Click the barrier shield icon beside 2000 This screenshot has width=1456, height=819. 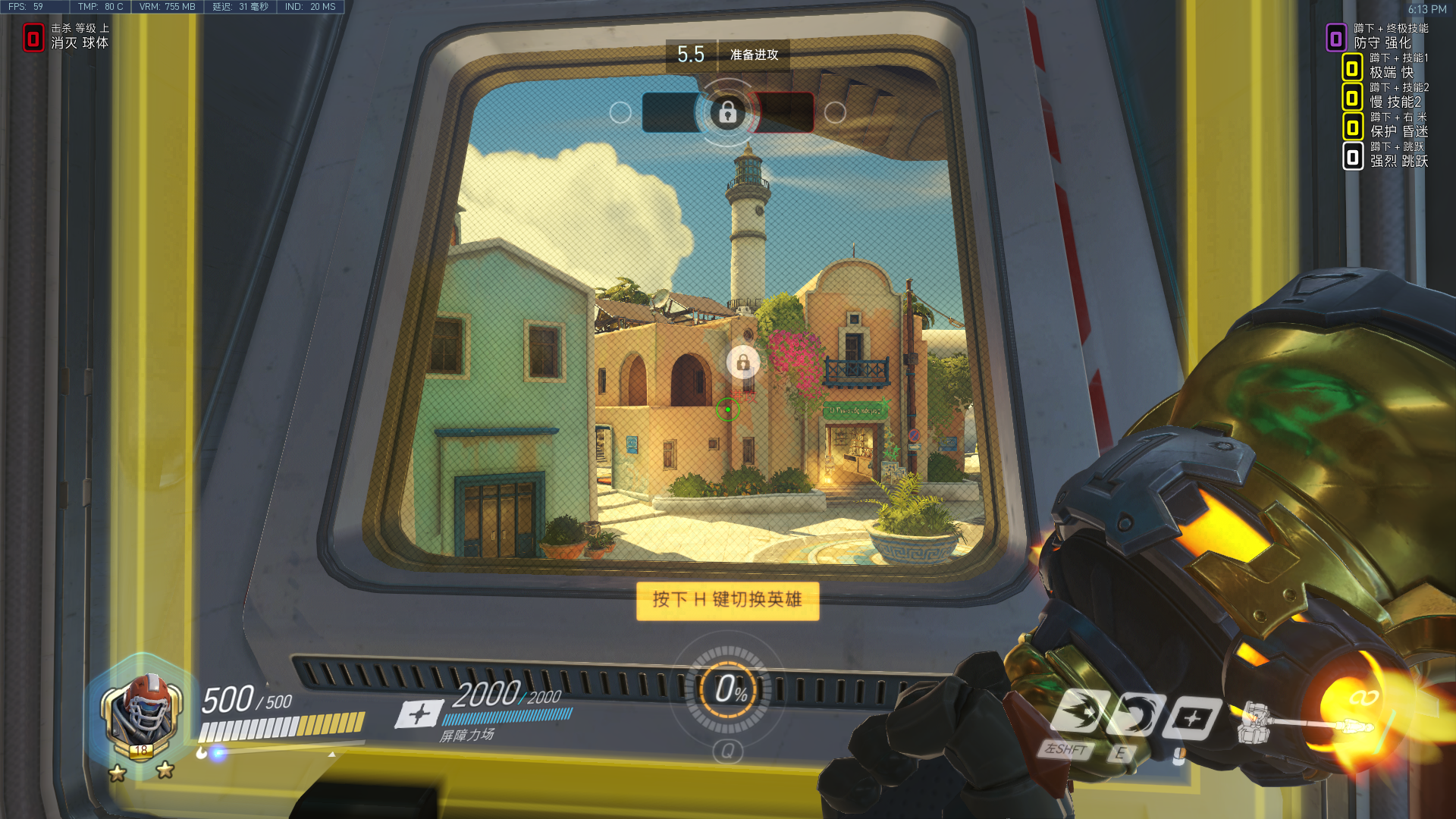pyautogui.click(x=419, y=714)
